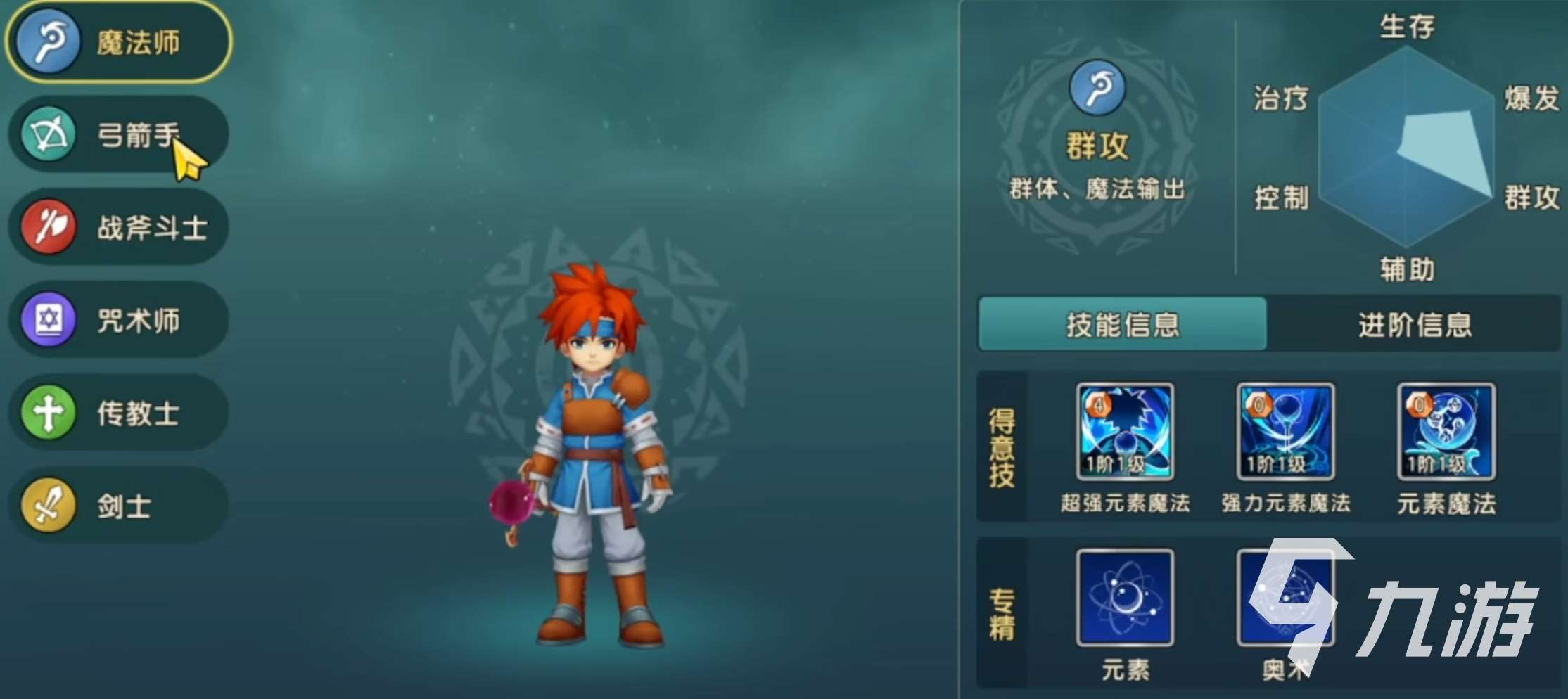1568x699 pixels.
Task: Select the 战斧斗士 axe class icon
Action: (x=48, y=226)
